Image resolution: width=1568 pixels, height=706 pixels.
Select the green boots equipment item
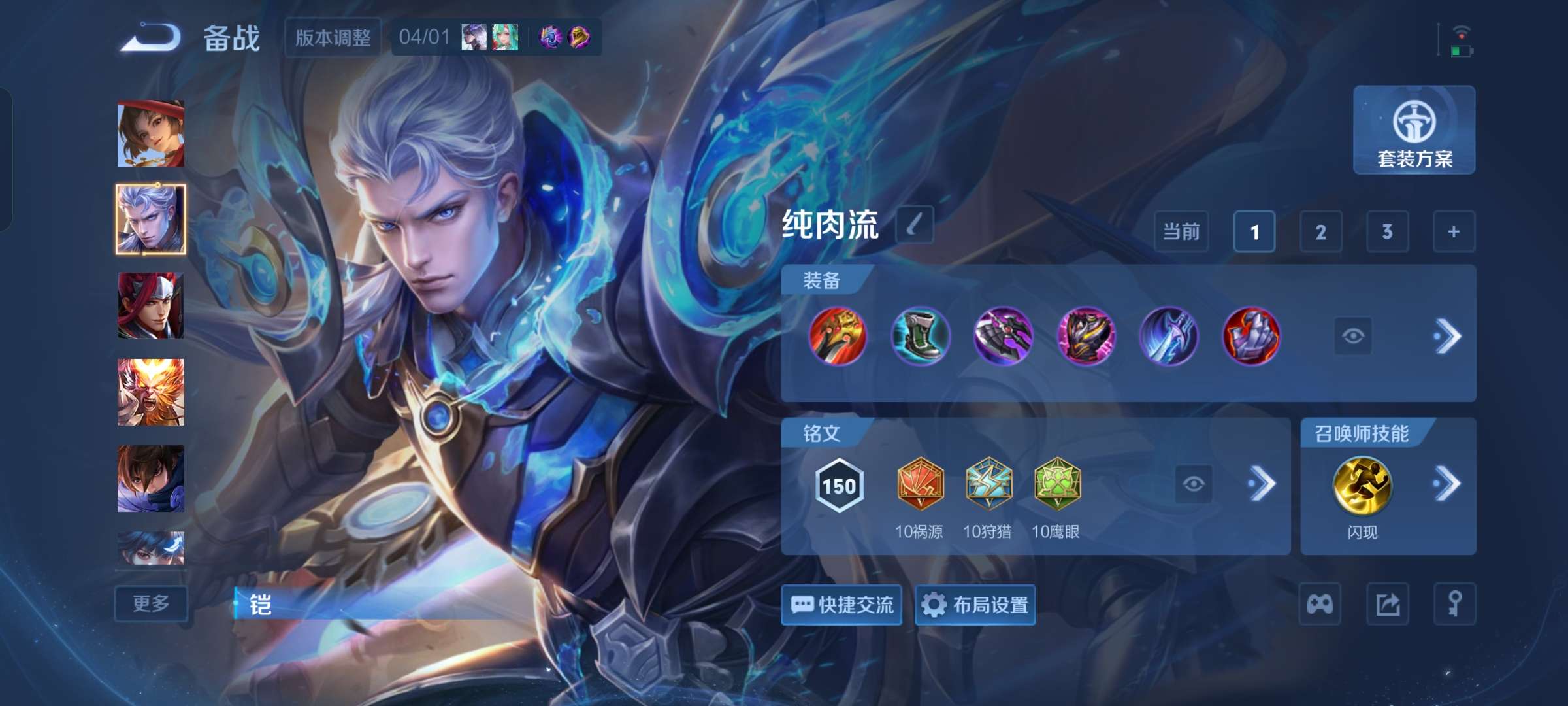pyautogui.click(x=920, y=336)
